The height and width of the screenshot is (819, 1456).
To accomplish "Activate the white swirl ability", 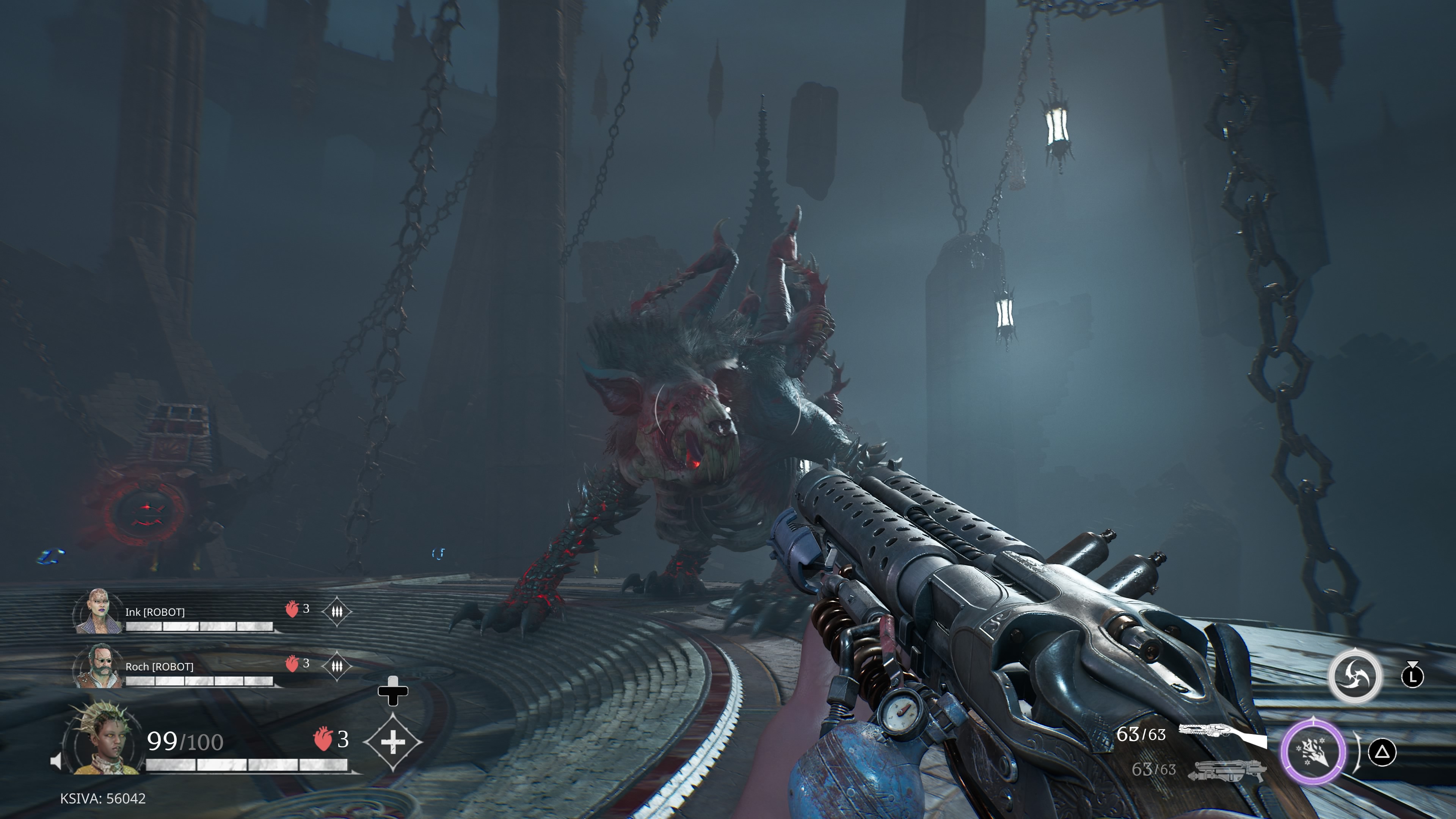I will (1354, 676).
